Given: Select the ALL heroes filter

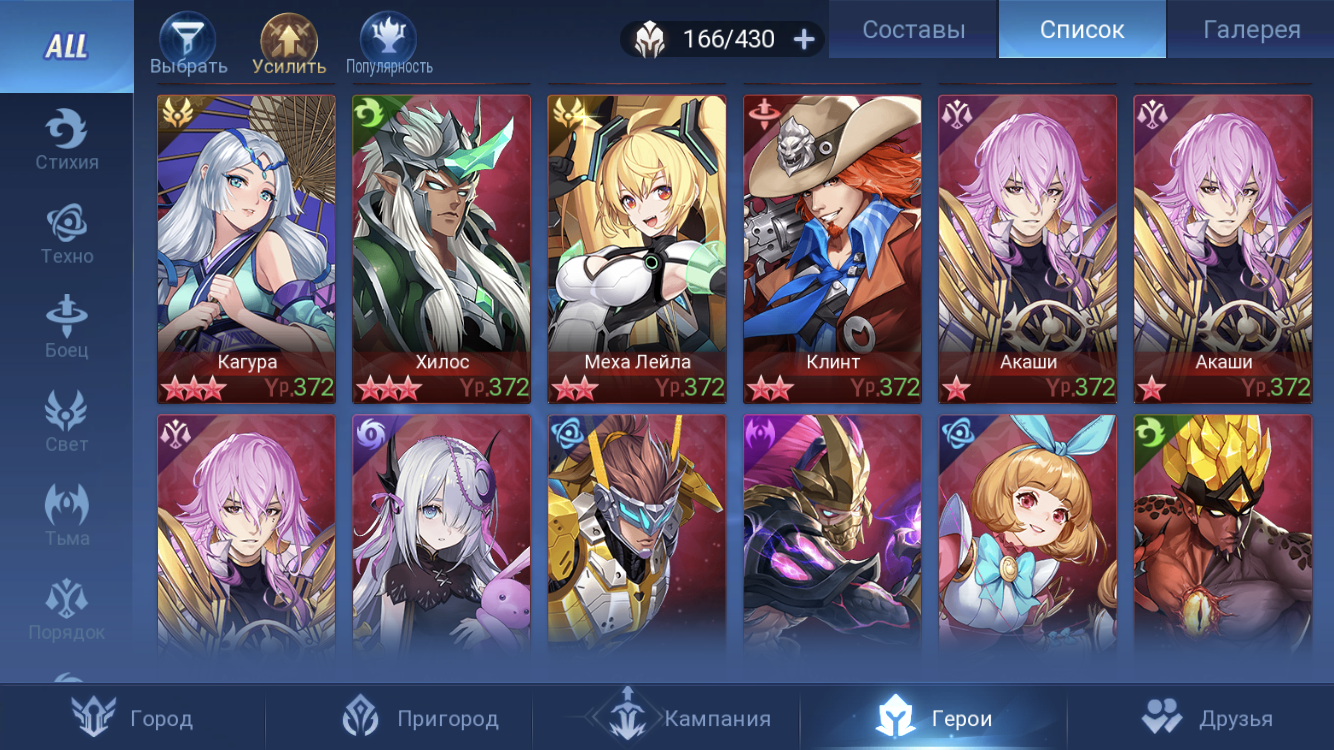Looking at the screenshot, I should click(66, 46).
